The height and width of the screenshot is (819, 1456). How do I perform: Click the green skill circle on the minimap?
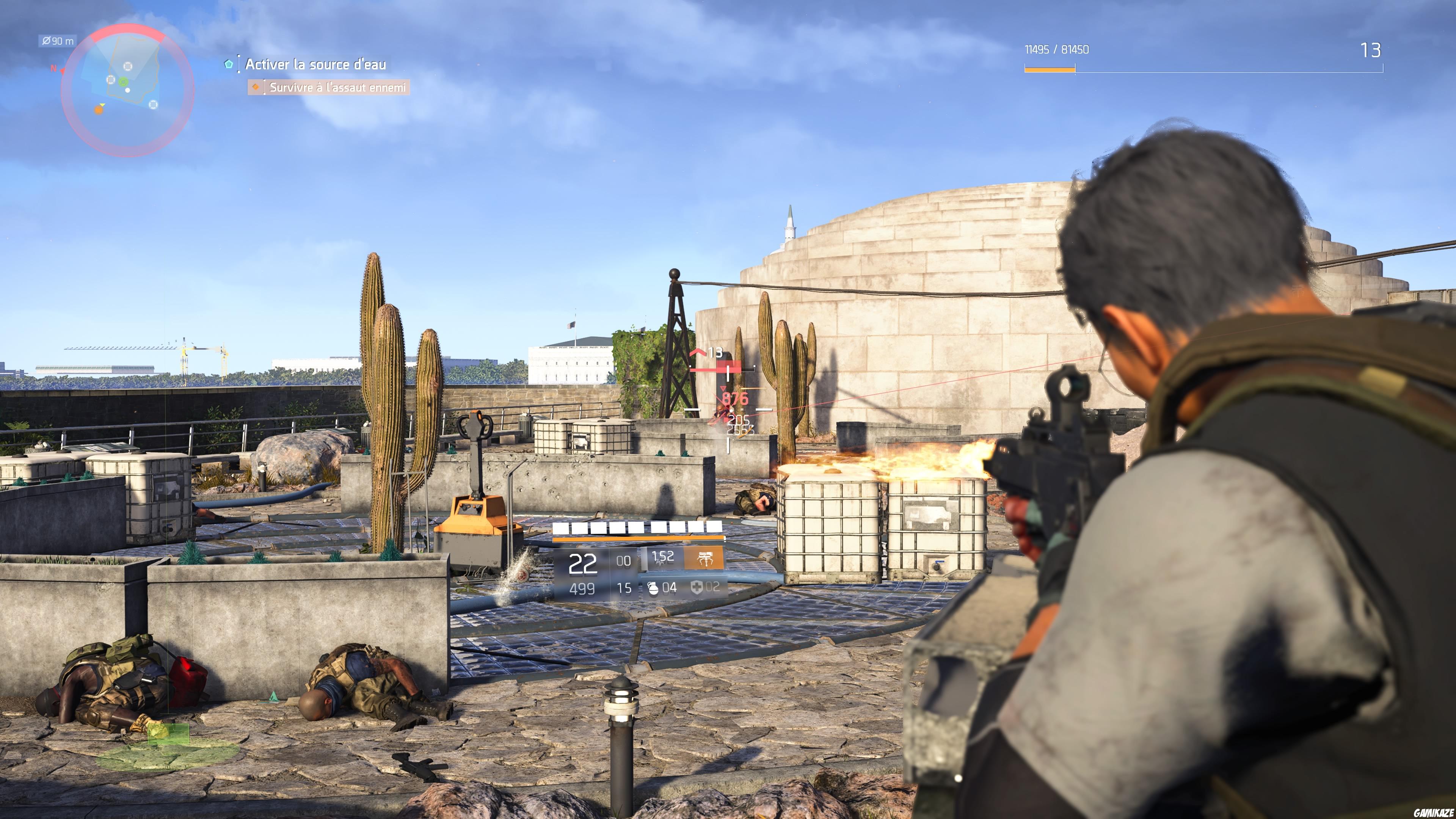point(123,82)
